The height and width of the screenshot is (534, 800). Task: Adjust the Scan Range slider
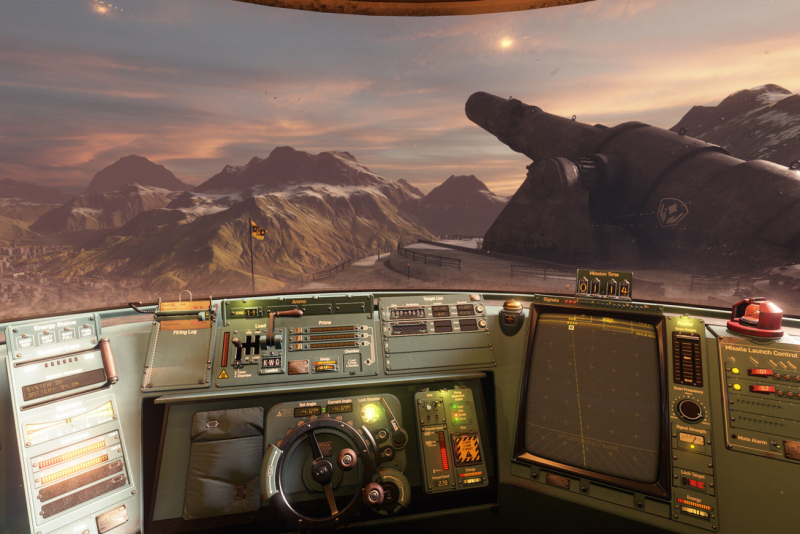[x=686, y=359]
